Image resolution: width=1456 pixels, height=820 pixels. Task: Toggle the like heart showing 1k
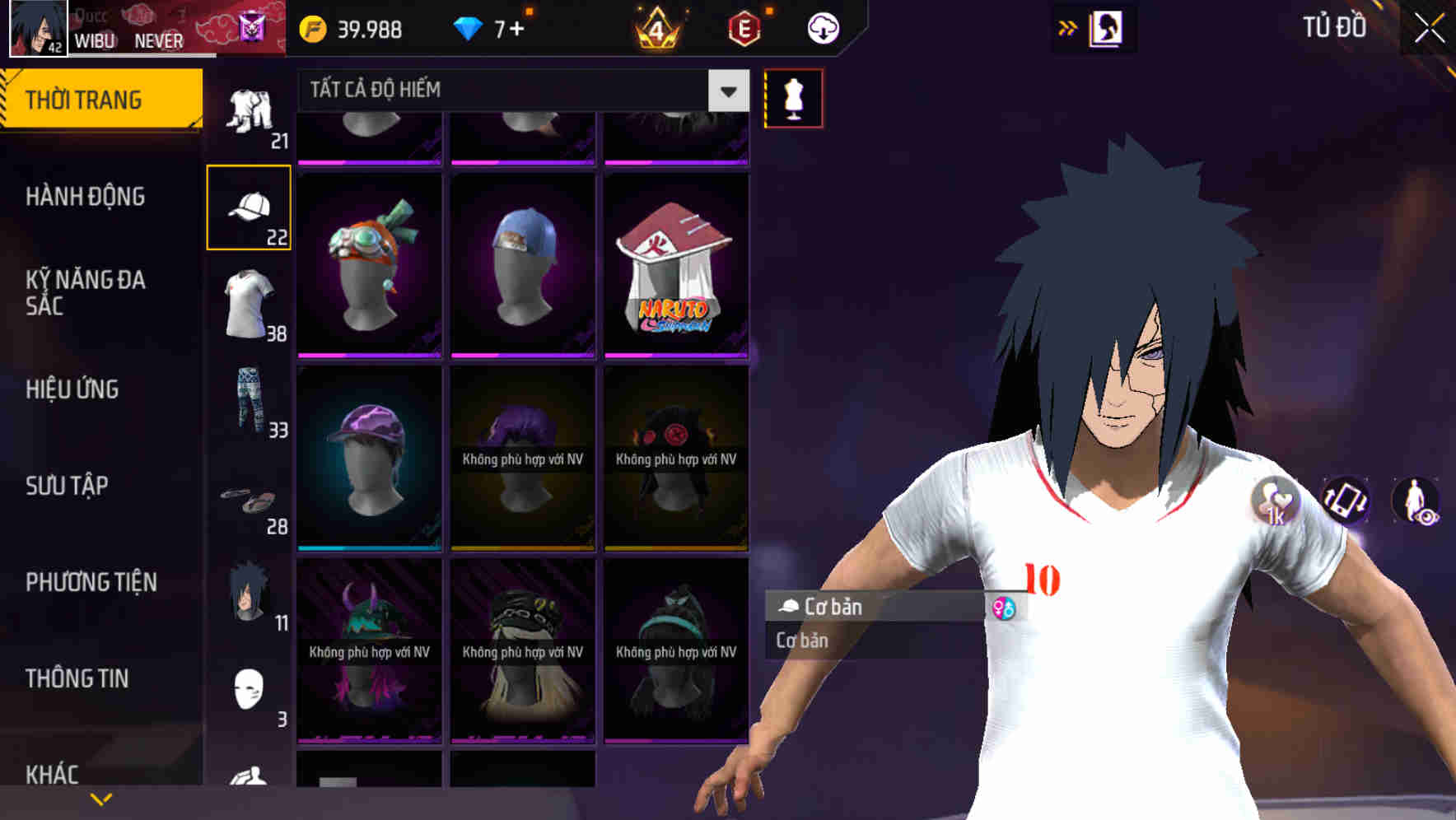[x=1277, y=501]
